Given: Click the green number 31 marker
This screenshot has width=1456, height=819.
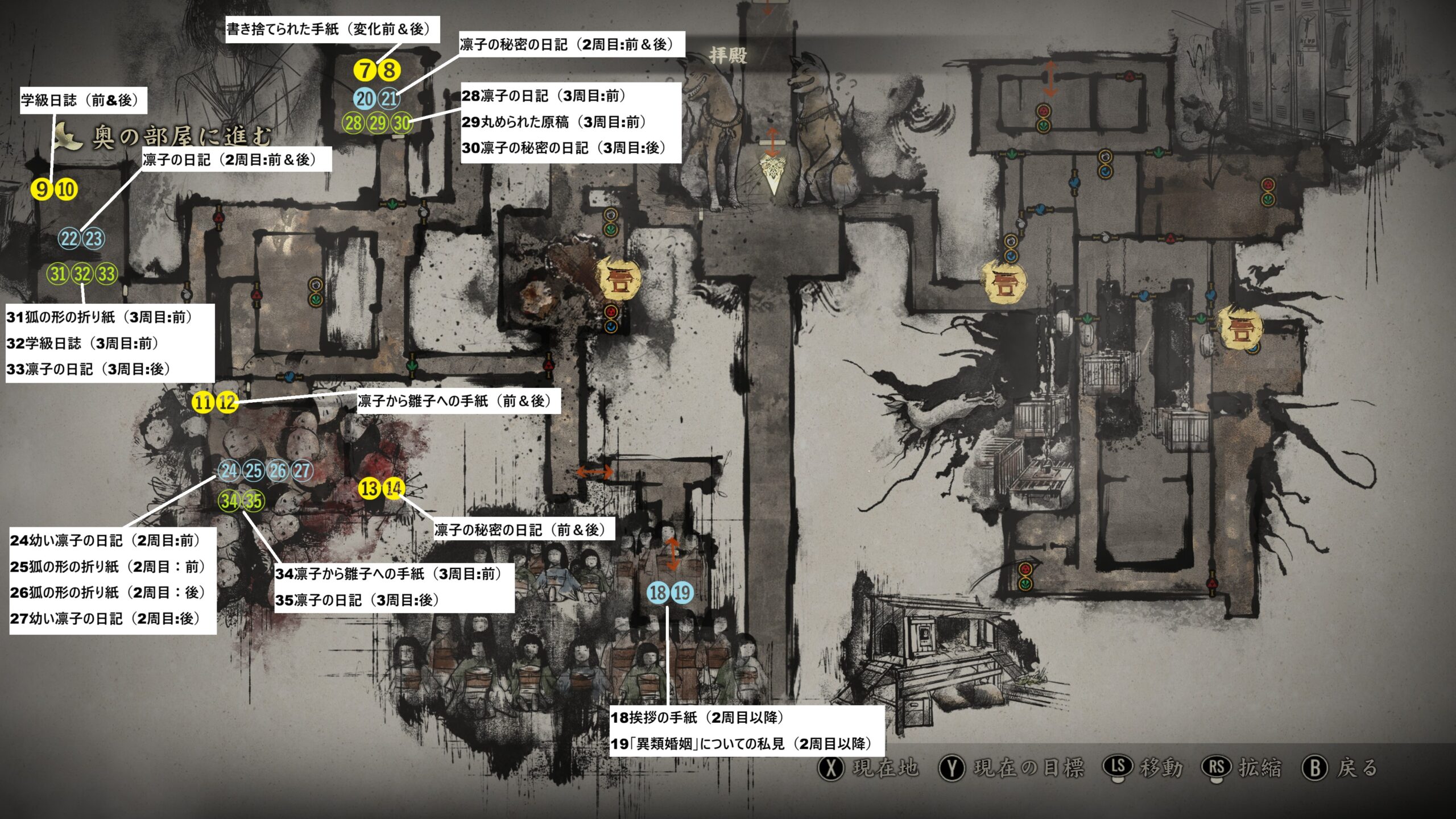Looking at the screenshot, I should (x=58, y=274).
